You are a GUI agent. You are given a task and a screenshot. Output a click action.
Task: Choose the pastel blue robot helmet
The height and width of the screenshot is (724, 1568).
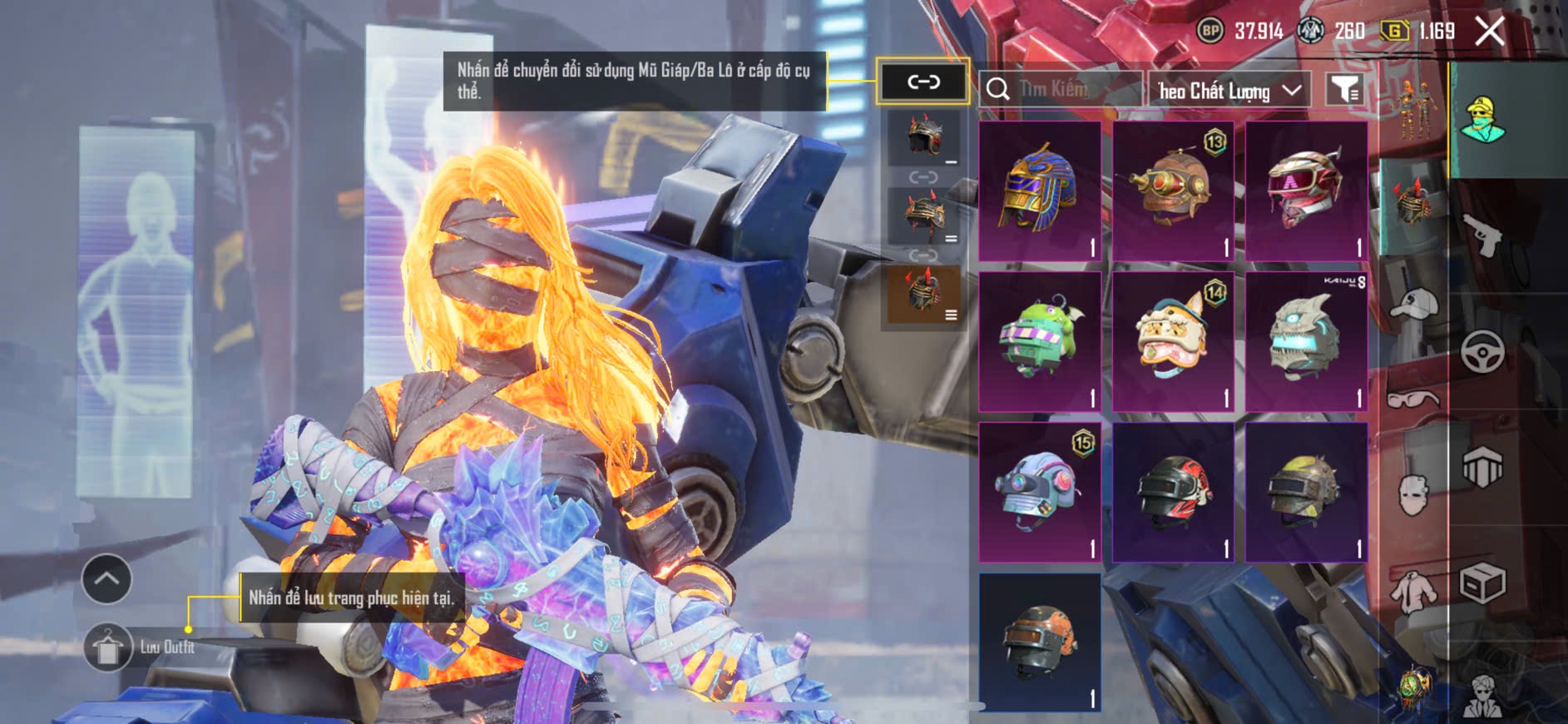pos(1040,491)
